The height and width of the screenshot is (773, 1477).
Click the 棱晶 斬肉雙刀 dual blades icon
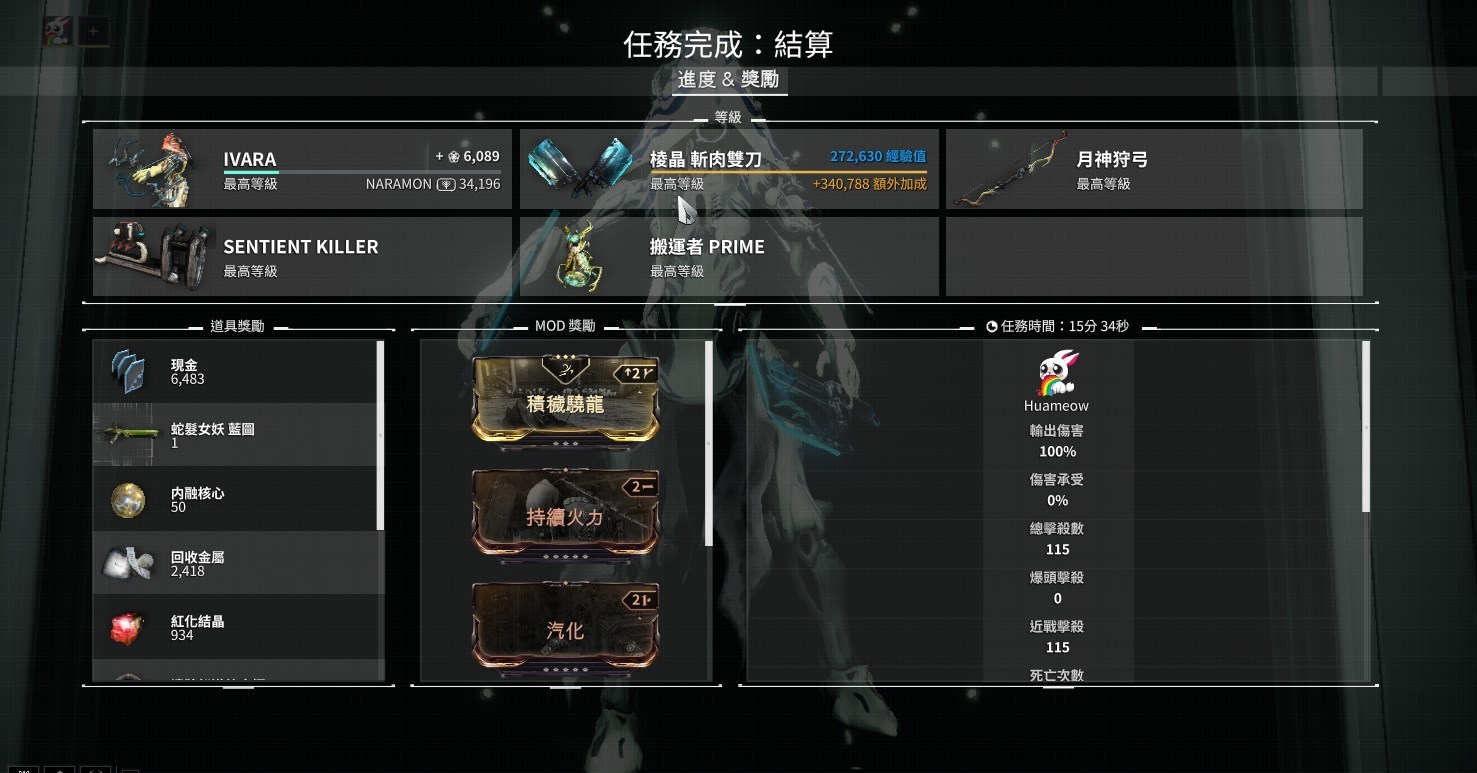pos(580,168)
